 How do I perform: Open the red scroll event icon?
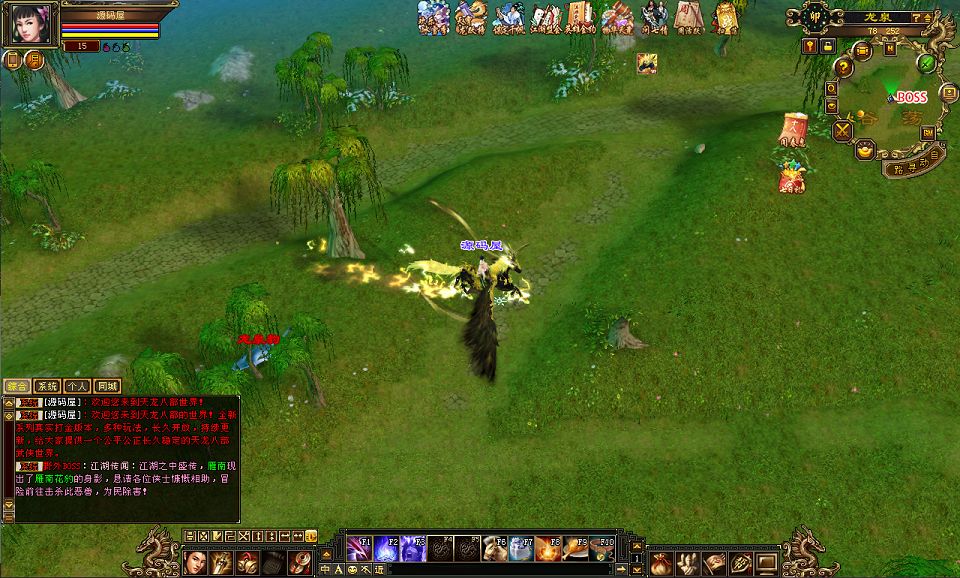point(792,130)
